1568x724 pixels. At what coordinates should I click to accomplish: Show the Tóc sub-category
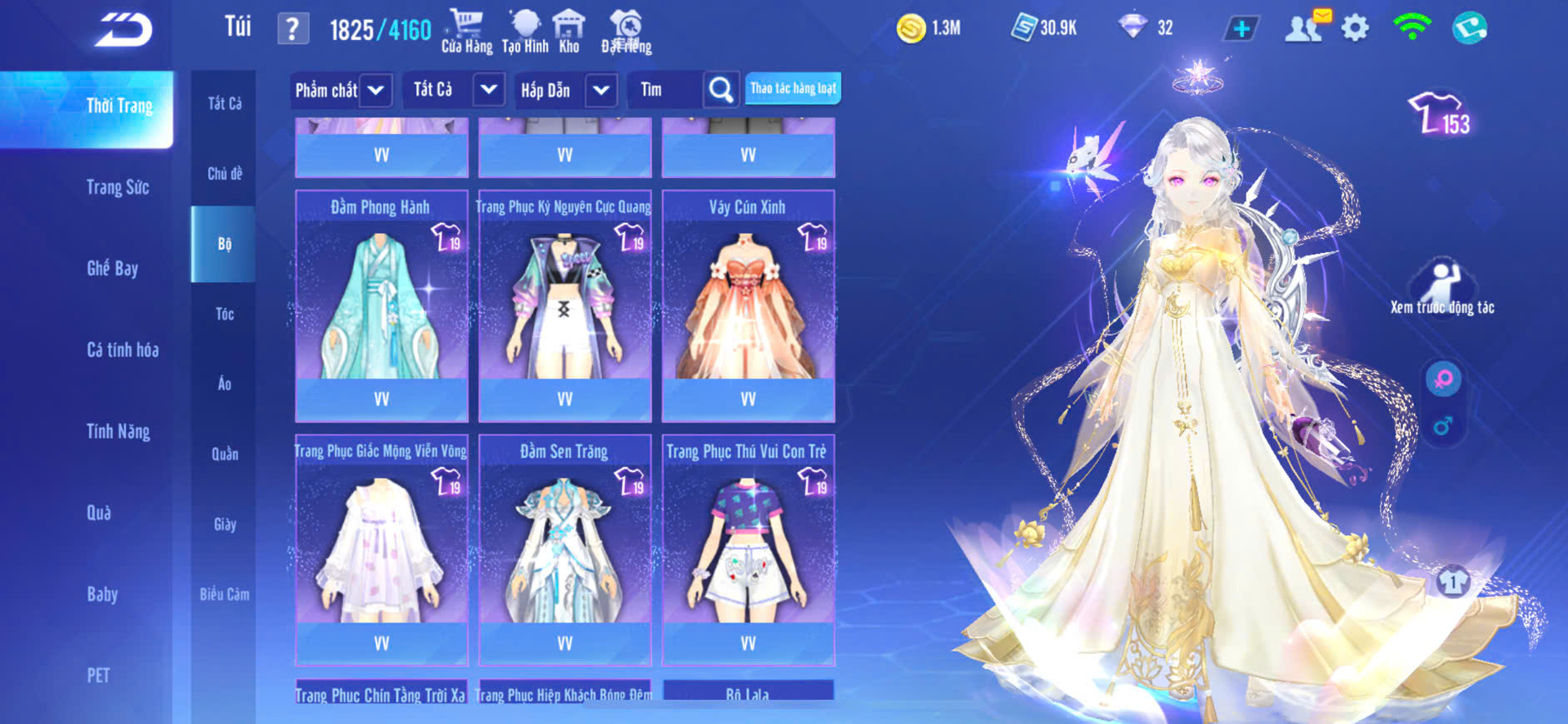click(224, 314)
